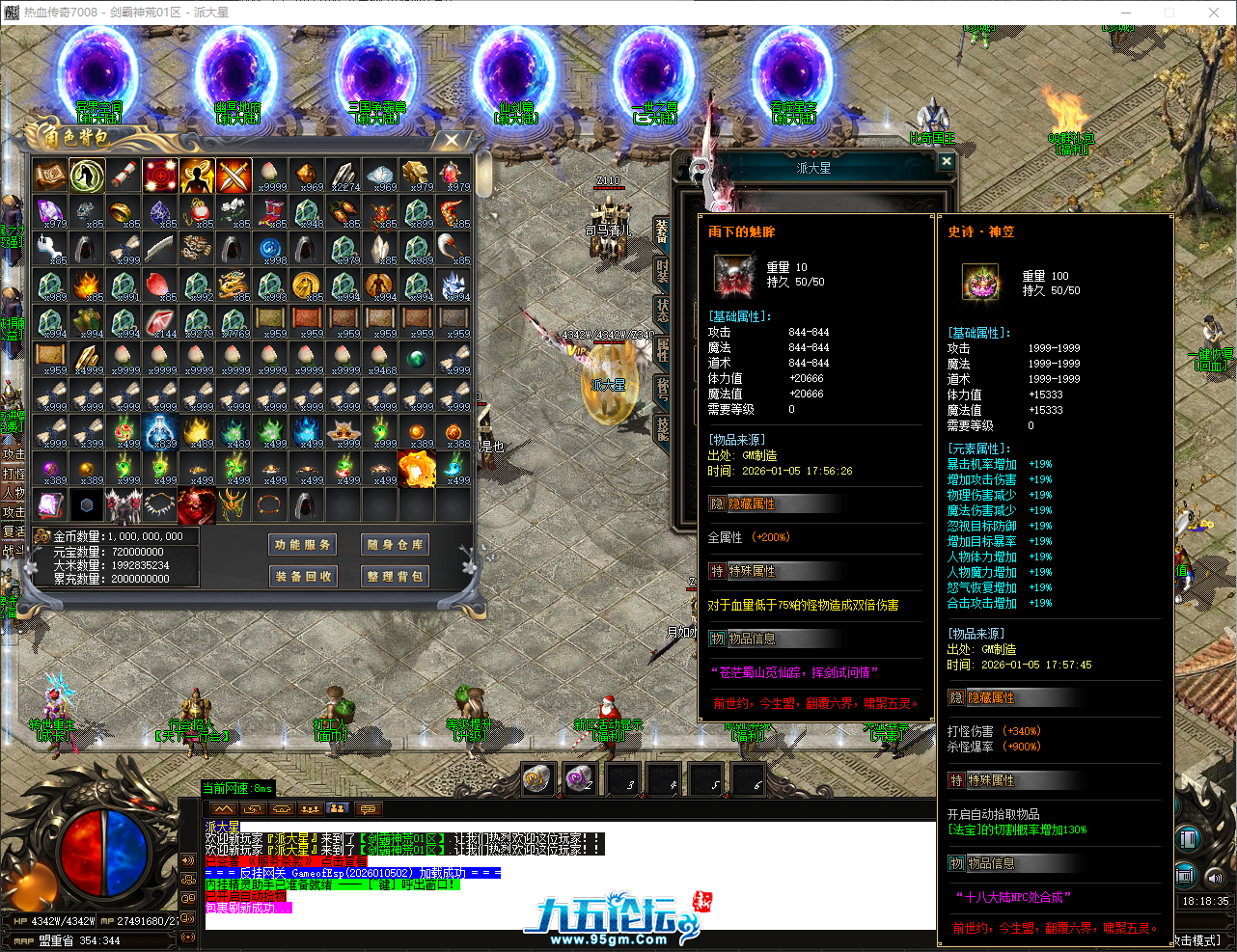The image size is (1237, 952).
Task: Toggle the two-figure chat channel filter icon
Action: point(338,808)
